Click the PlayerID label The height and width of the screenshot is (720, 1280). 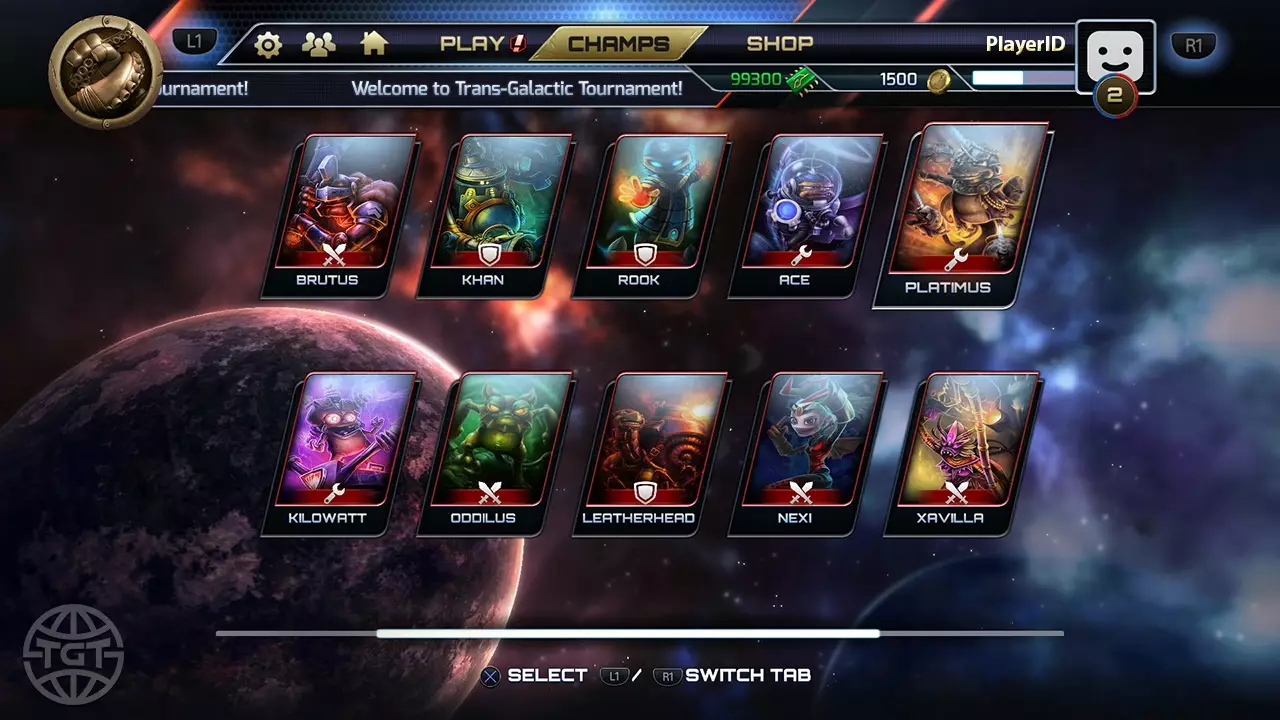click(1025, 44)
